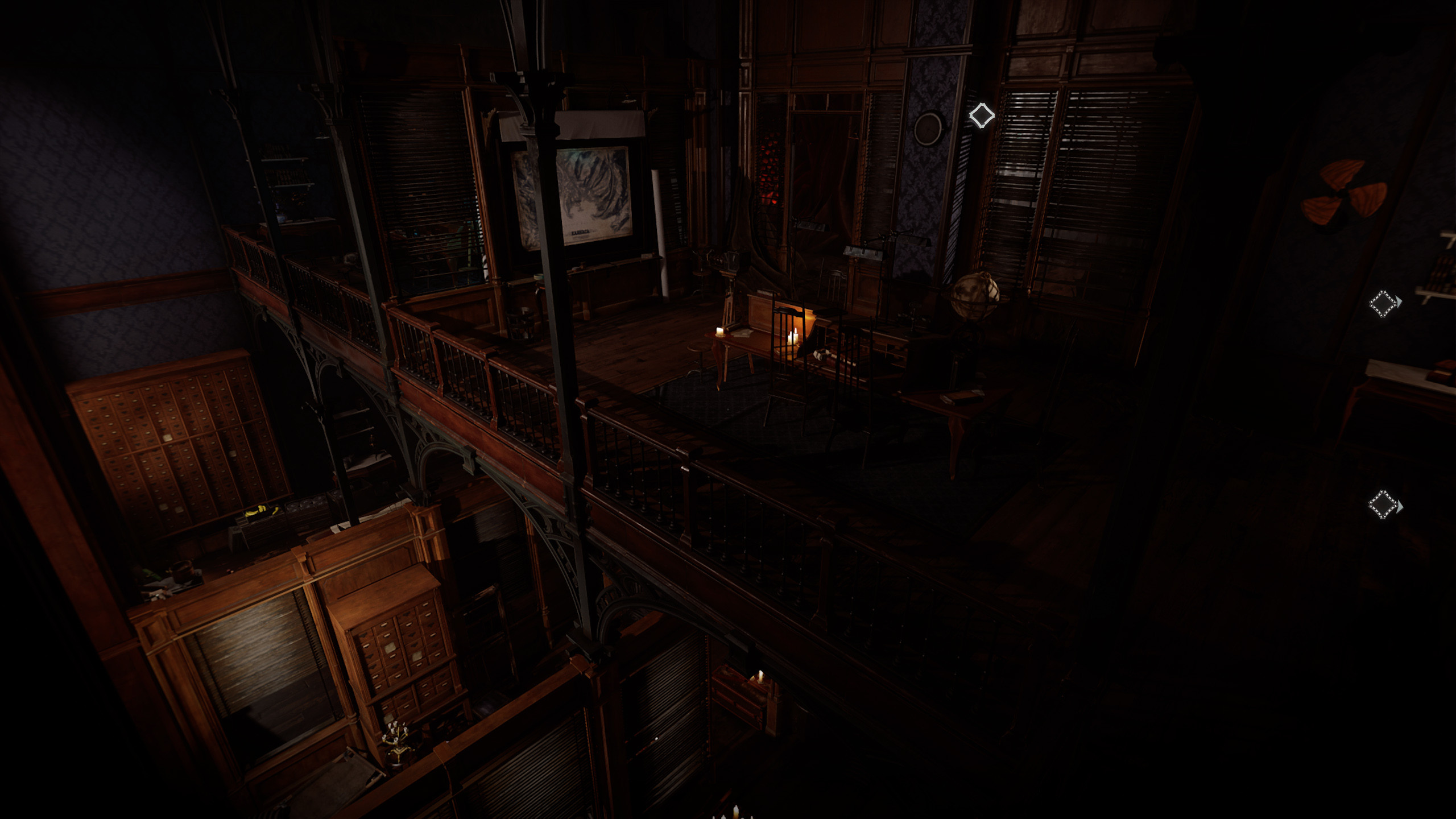Activate the dotted diamond marker above the table
This screenshot has width=1456, height=819.
click(1383, 303)
